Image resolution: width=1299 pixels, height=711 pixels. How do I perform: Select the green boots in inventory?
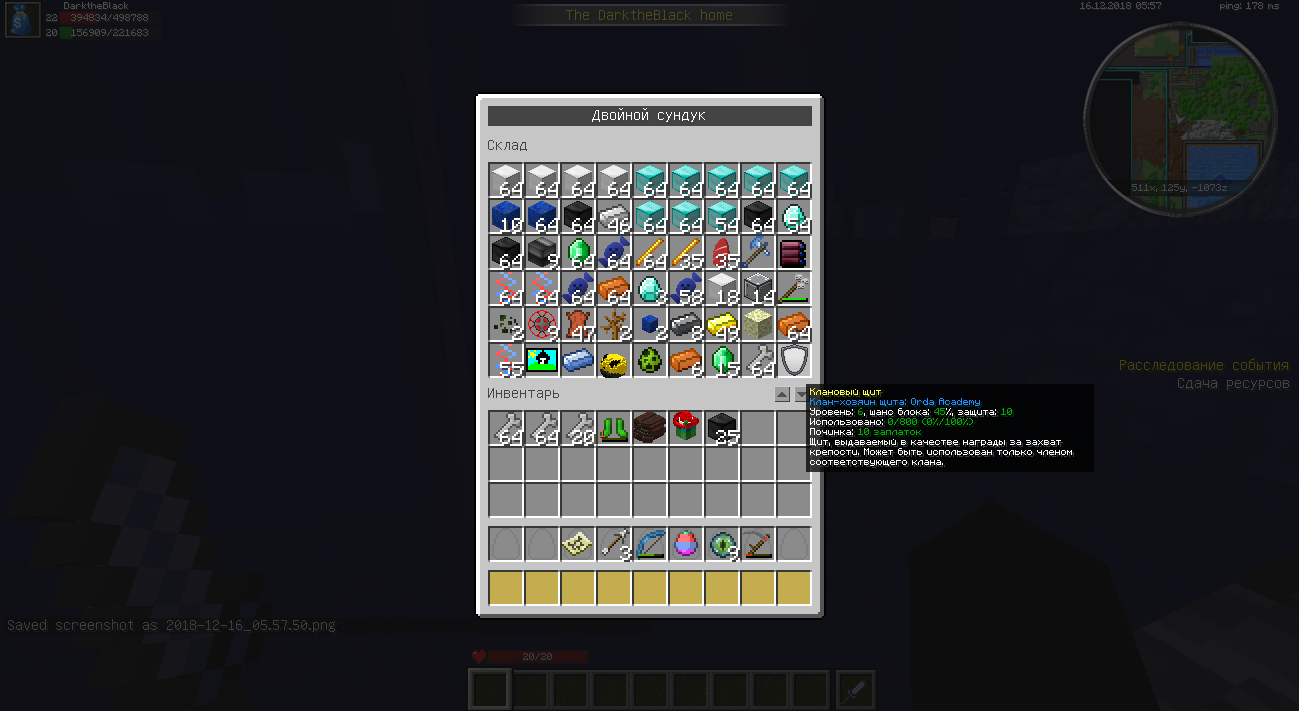(x=614, y=428)
